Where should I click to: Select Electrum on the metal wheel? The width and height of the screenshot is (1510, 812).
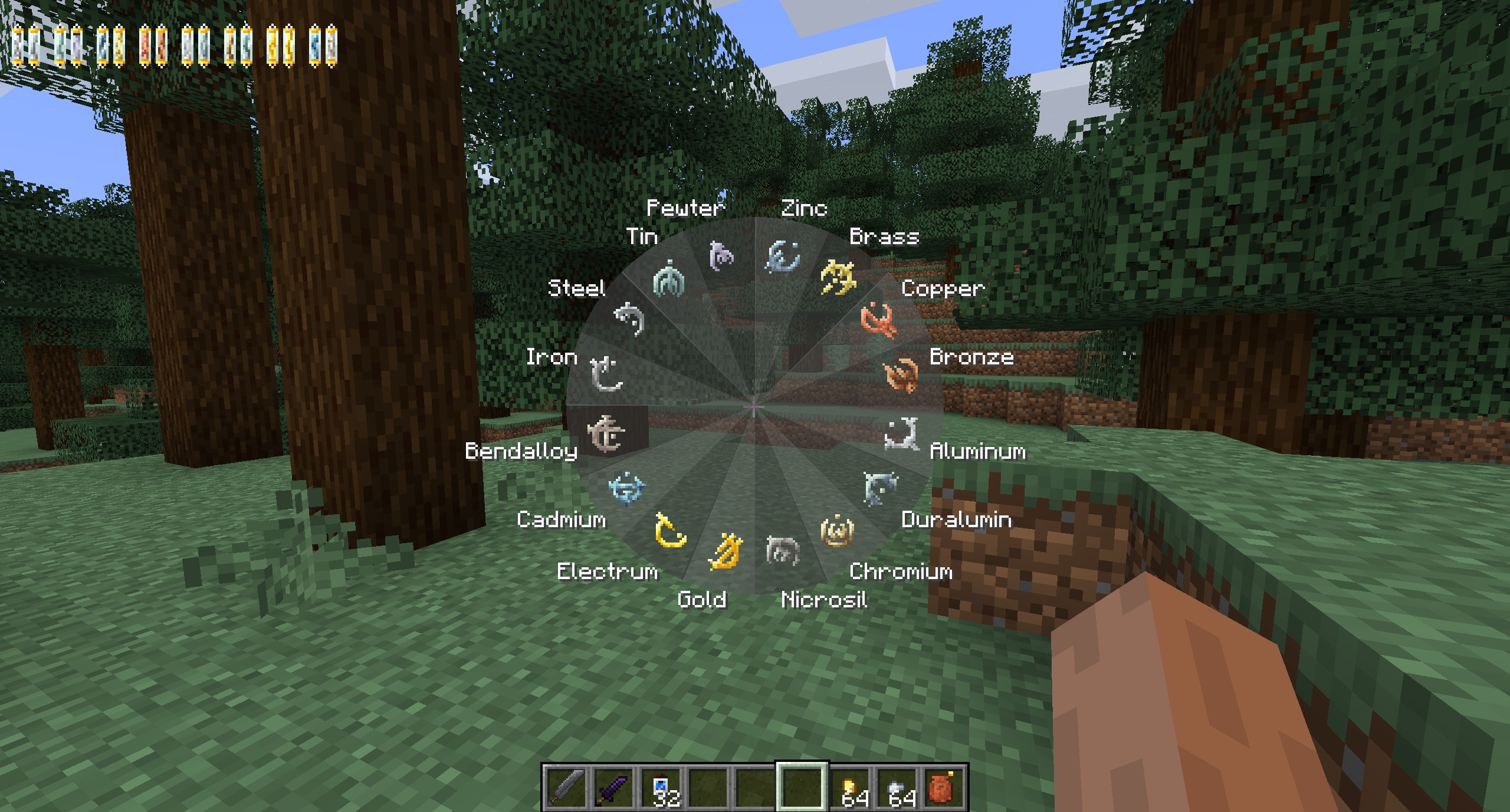[671, 530]
